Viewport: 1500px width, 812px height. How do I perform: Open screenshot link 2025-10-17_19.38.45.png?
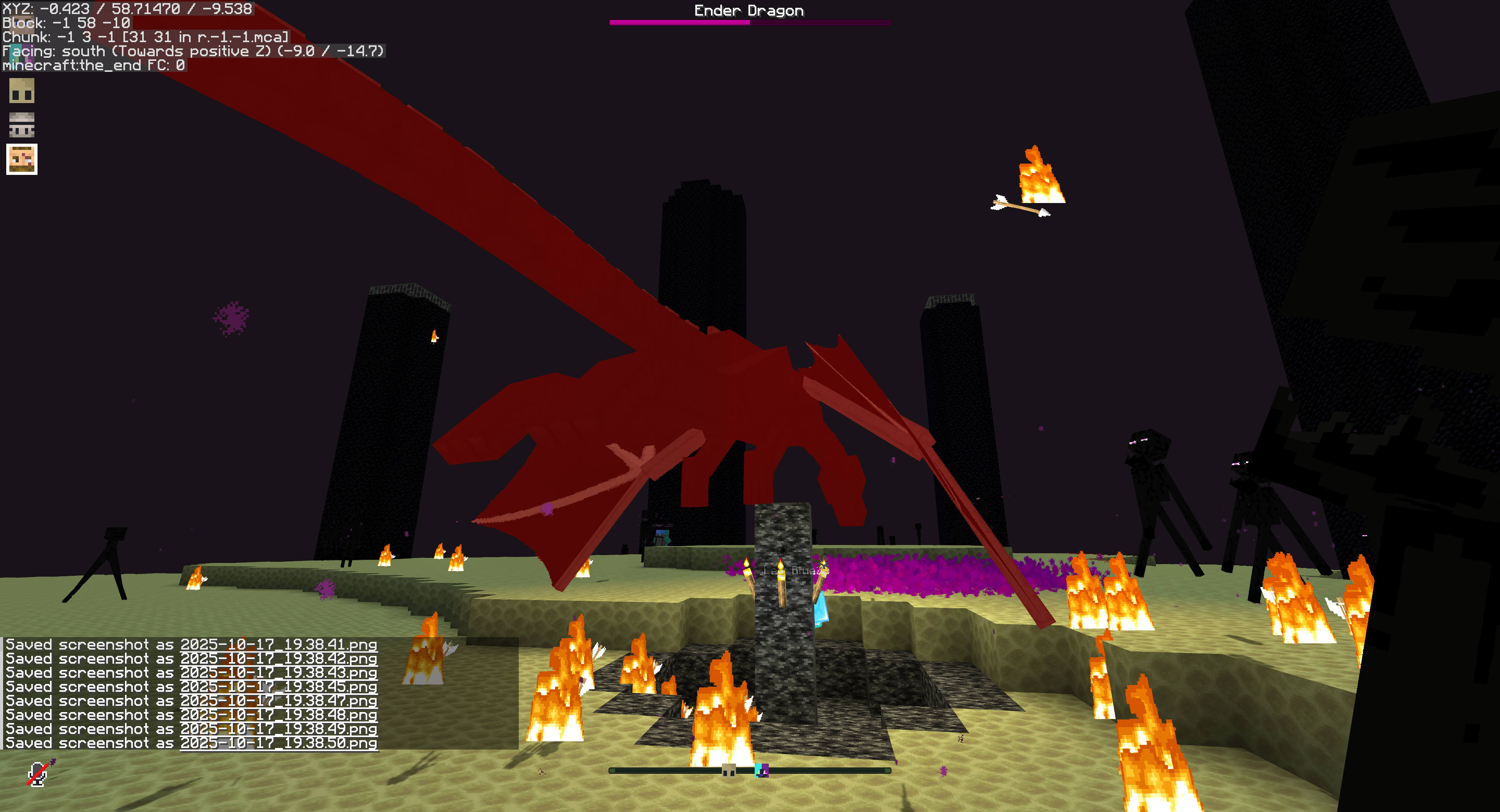[x=279, y=687]
